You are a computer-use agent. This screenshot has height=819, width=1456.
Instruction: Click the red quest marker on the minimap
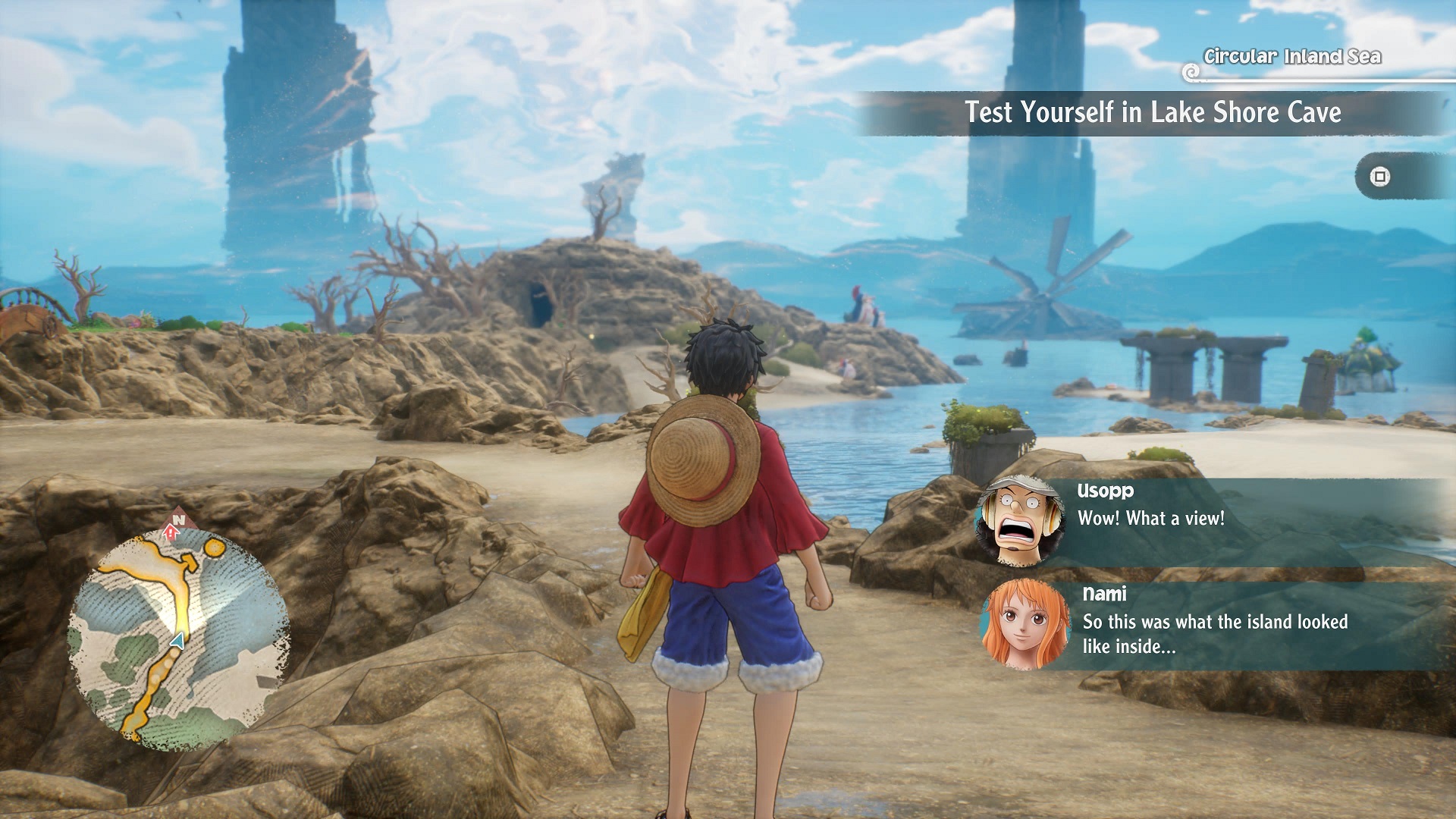(x=171, y=533)
